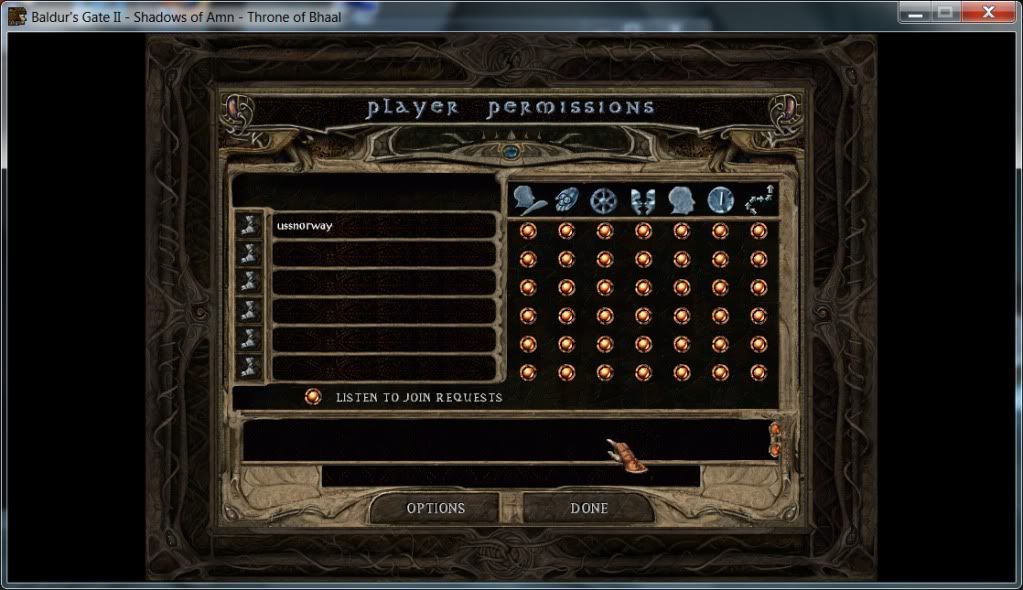Toggle ussnorway's permission under the coin purse icon
The image size is (1023, 590).
566,231
